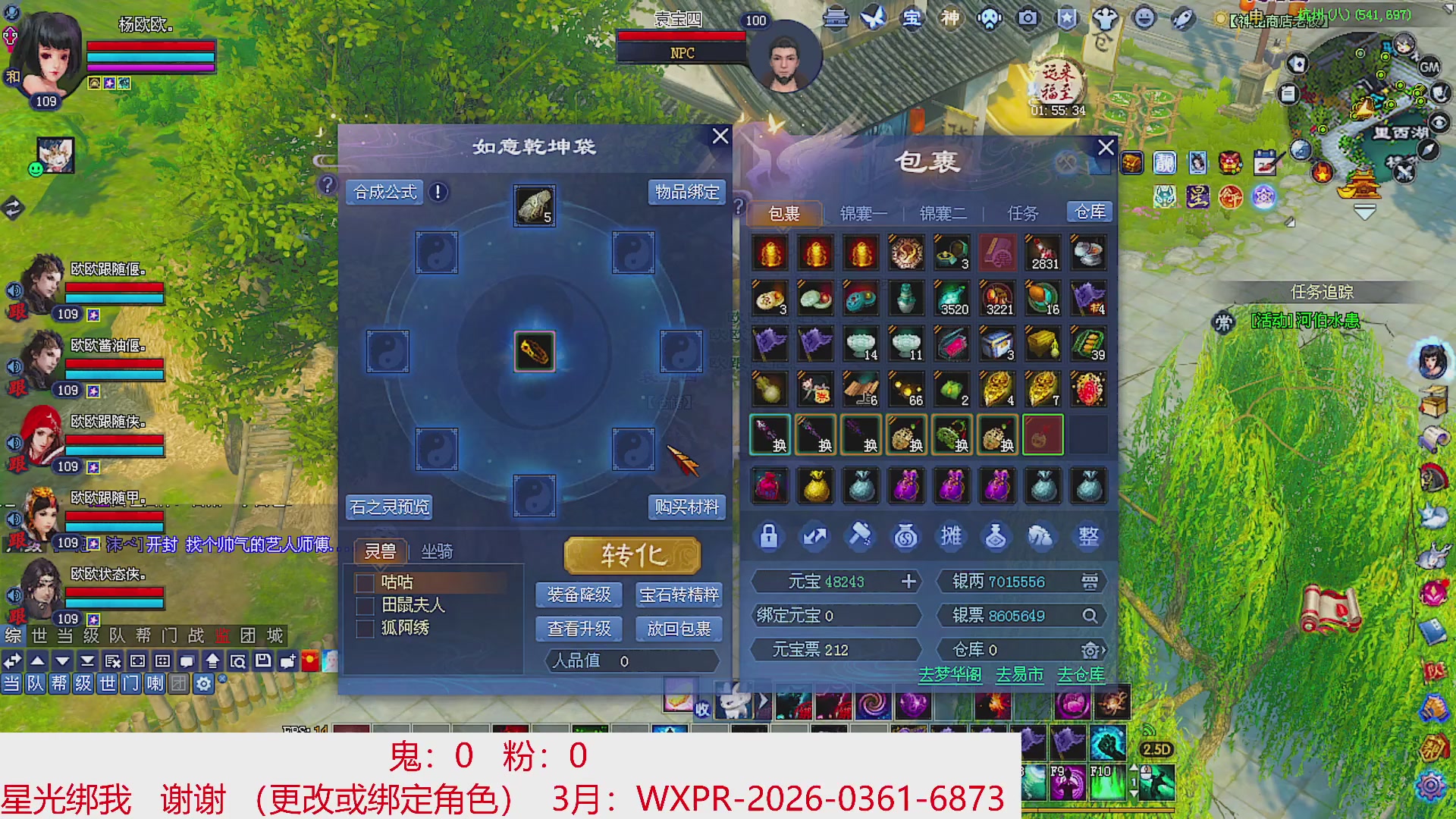The height and width of the screenshot is (819, 1456).
Task: Open the stall (摊) icon in the package toolbar
Action: pos(950,536)
